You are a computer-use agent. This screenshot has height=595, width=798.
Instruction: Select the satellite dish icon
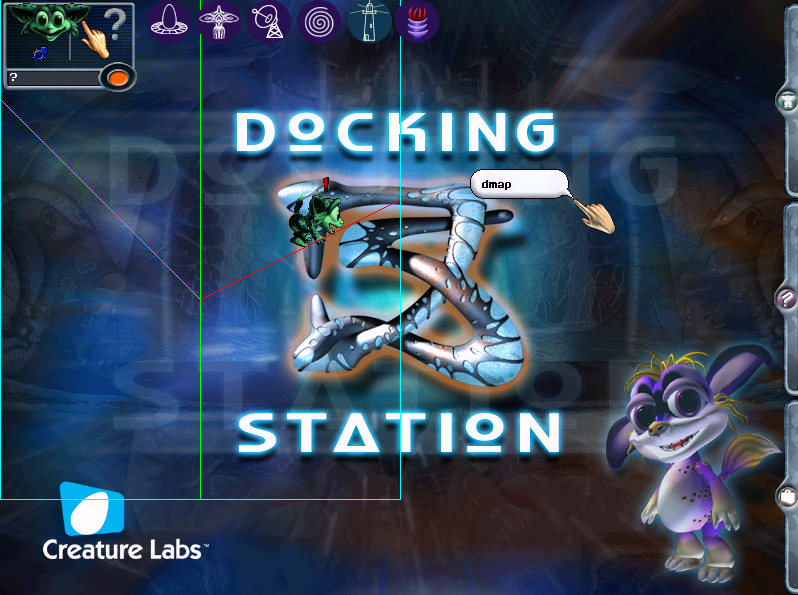[x=269, y=22]
